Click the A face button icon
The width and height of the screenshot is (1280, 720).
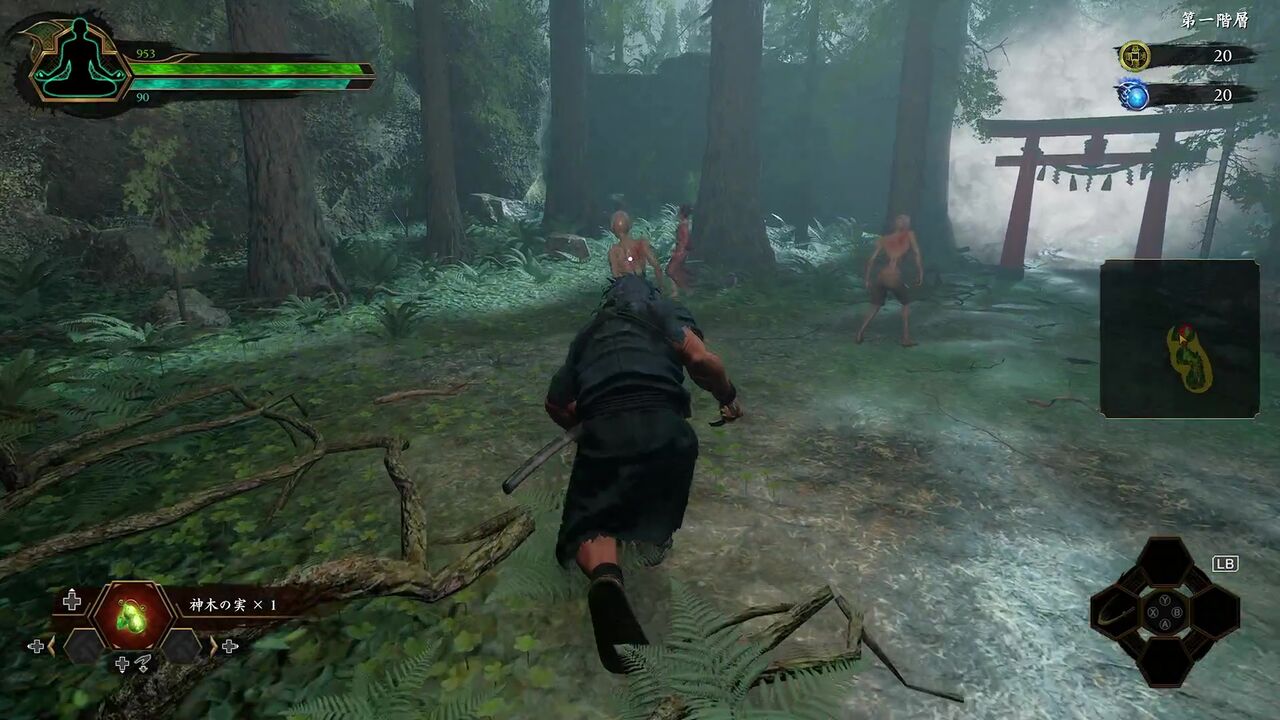point(1165,624)
